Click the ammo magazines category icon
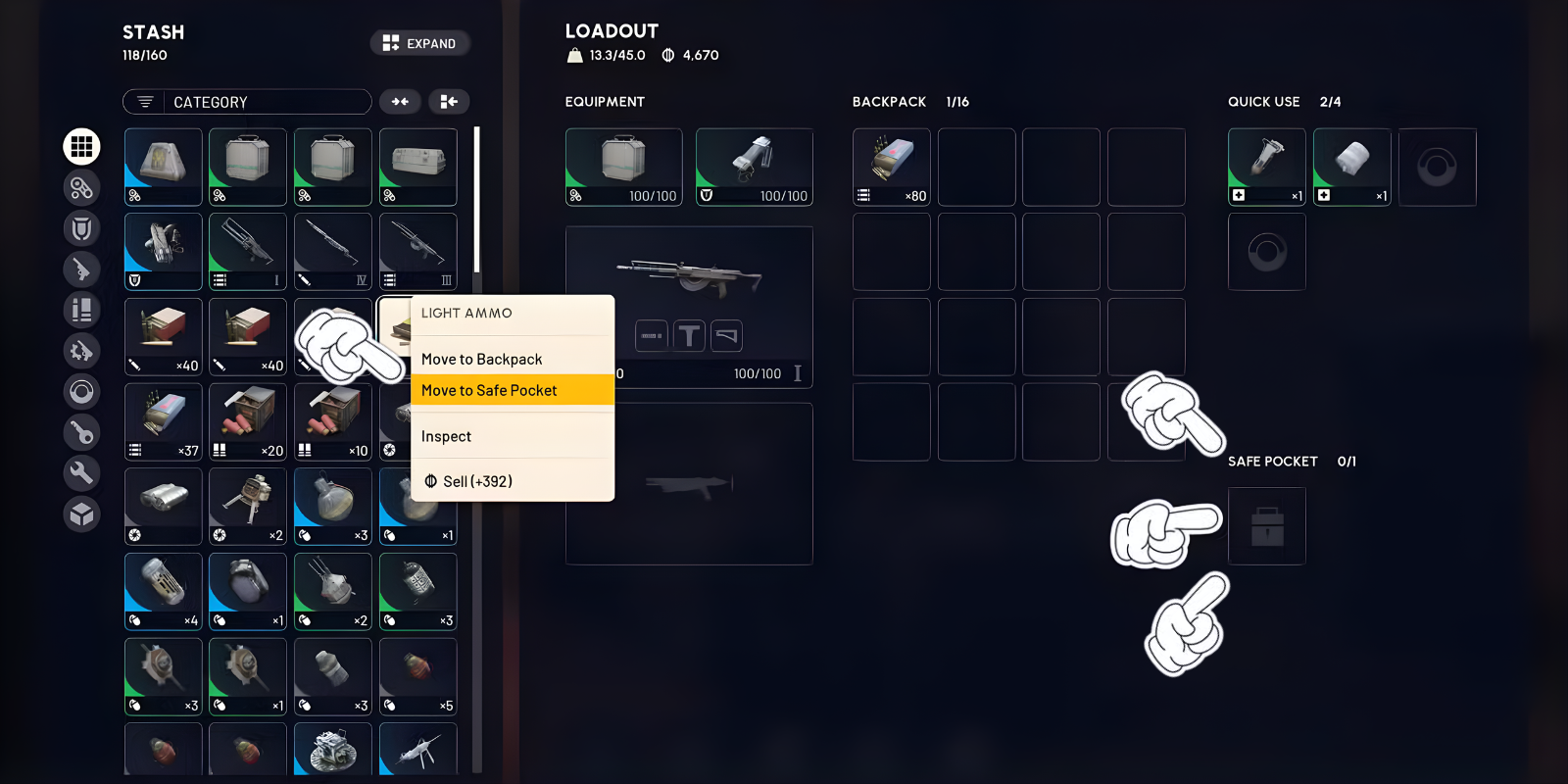The image size is (1568, 784). (82, 311)
